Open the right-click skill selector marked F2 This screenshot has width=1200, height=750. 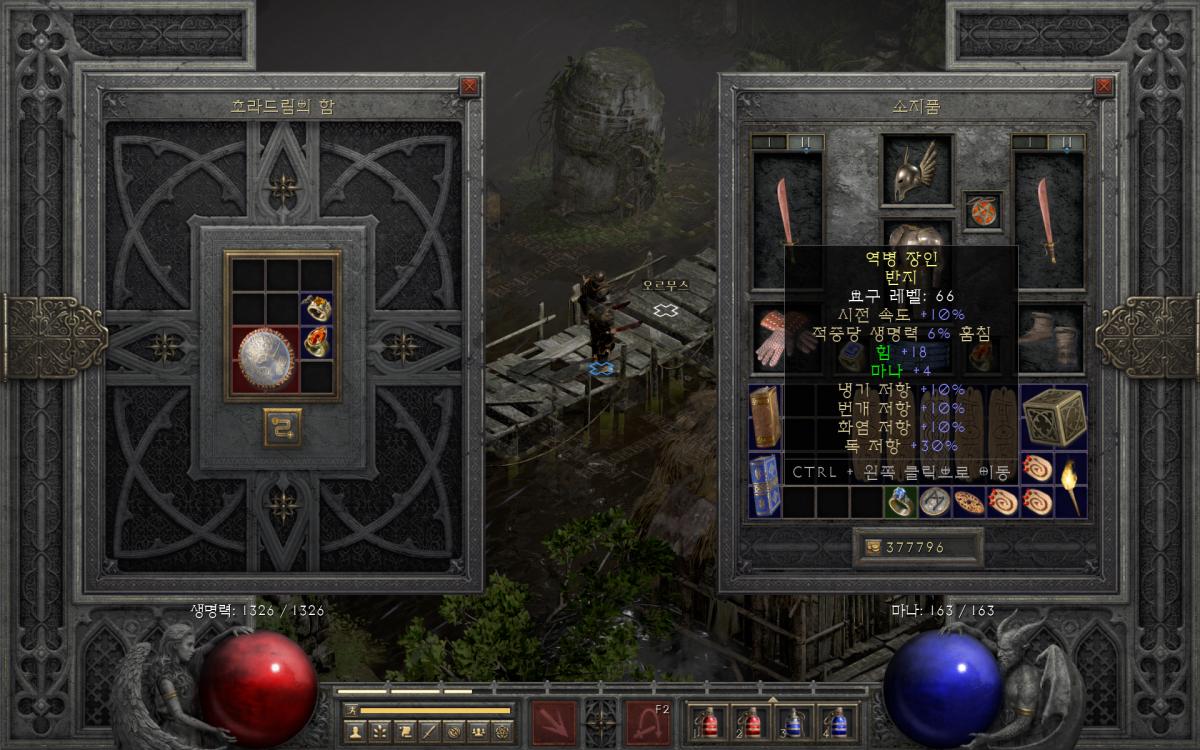648,722
